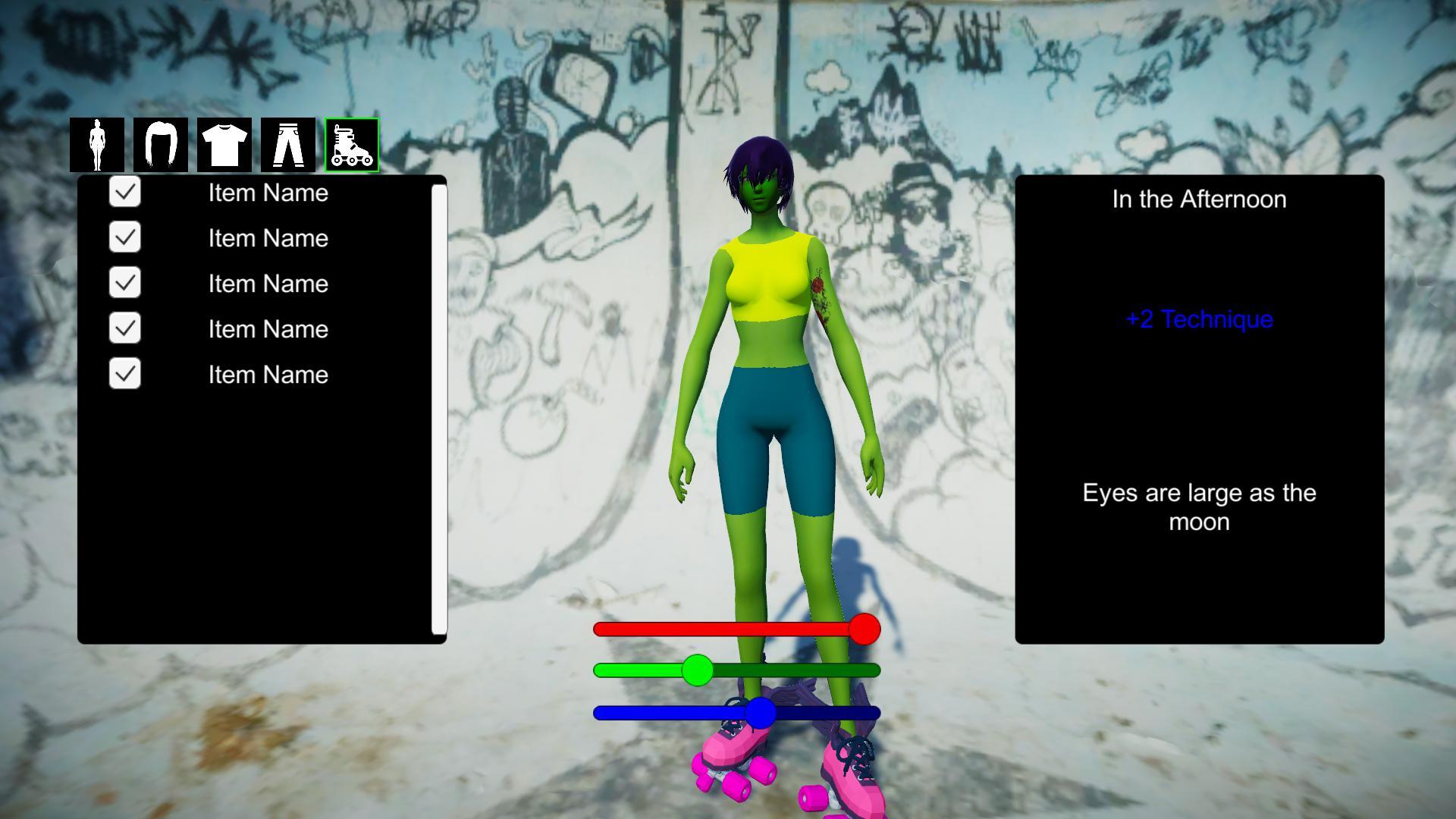
Task: Click the blue color slider handle
Action: tap(761, 712)
